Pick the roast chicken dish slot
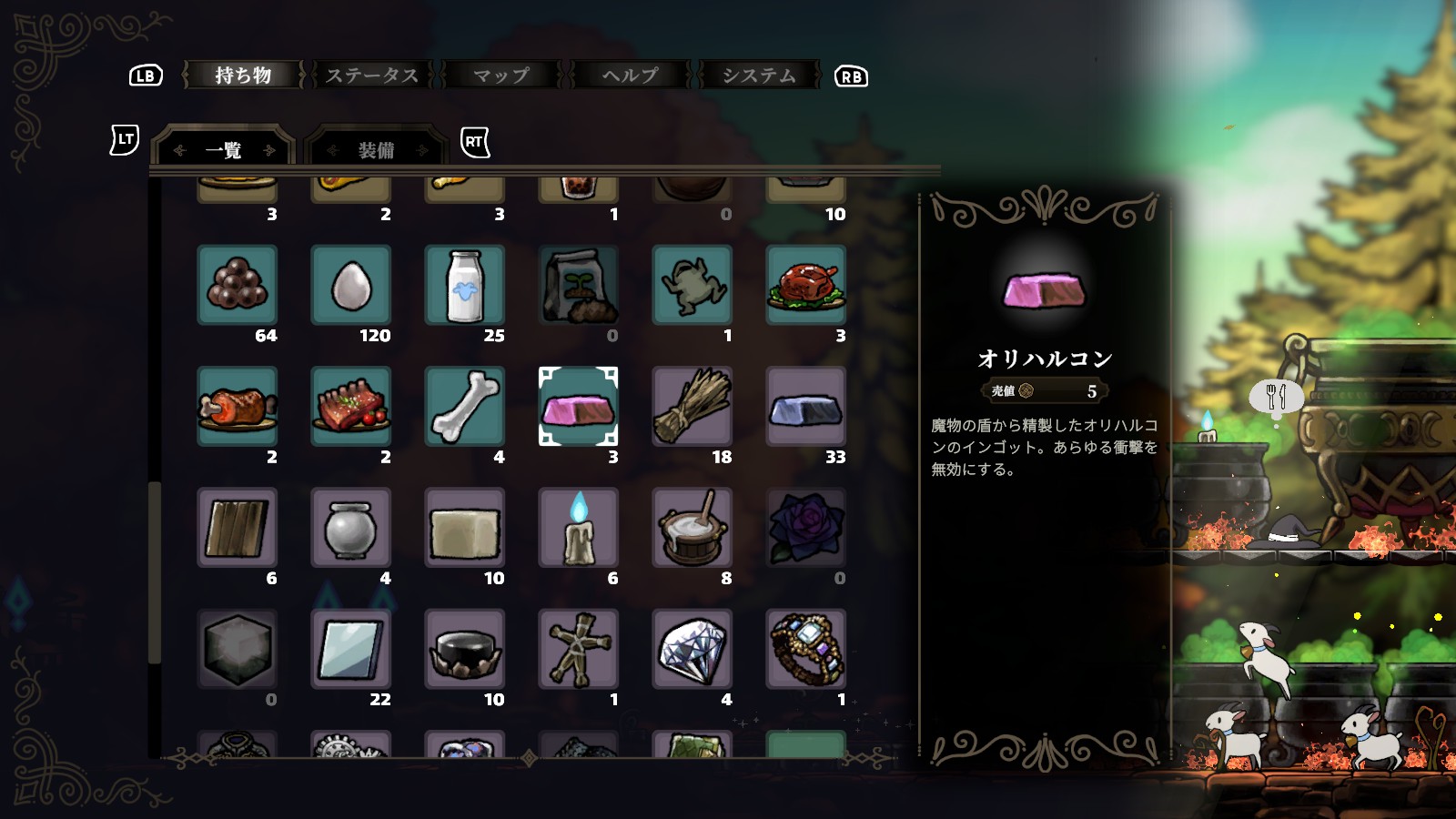The height and width of the screenshot is (819, 1456). [805, 285]
